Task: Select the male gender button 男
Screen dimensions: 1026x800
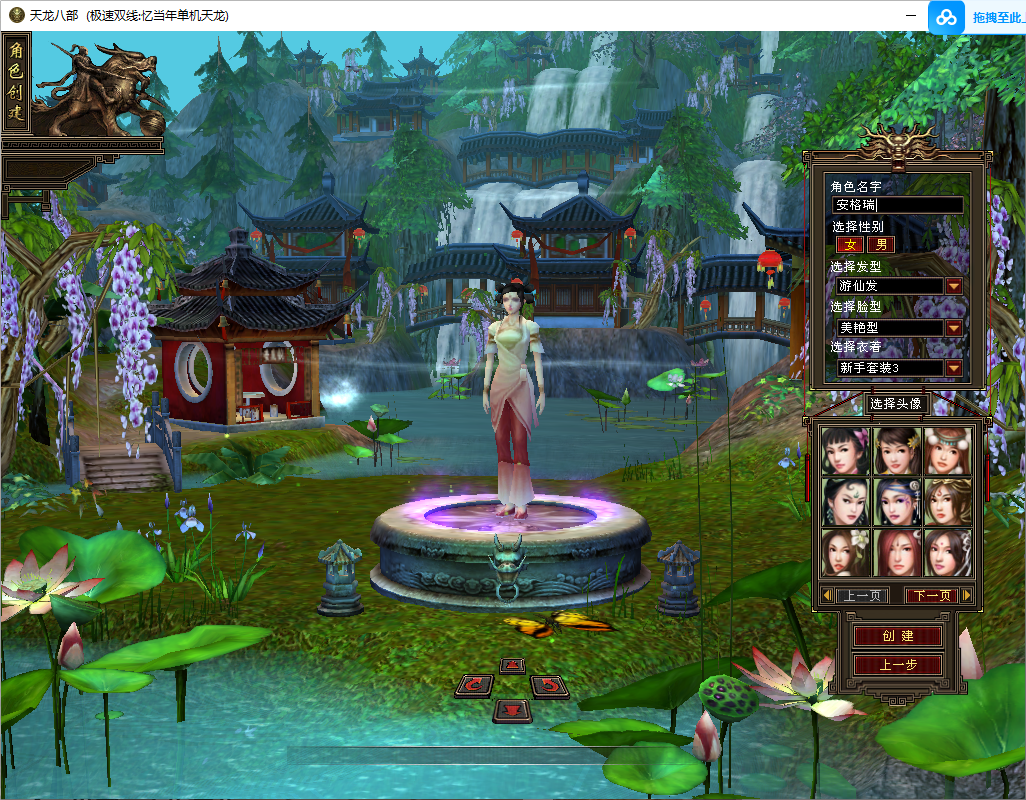Action: pos(881,245)
